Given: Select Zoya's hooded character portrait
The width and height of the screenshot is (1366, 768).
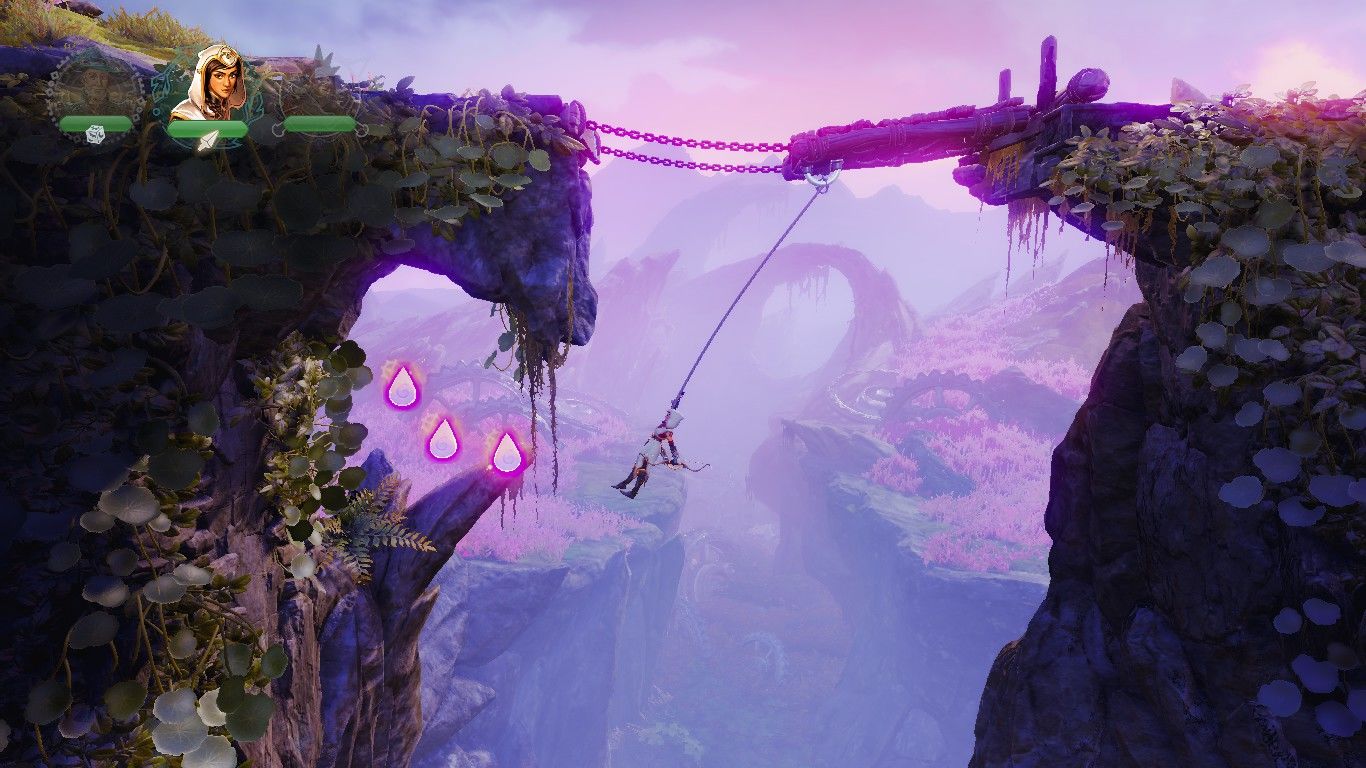Looking at the screenshot, I should tap(208, 83).
